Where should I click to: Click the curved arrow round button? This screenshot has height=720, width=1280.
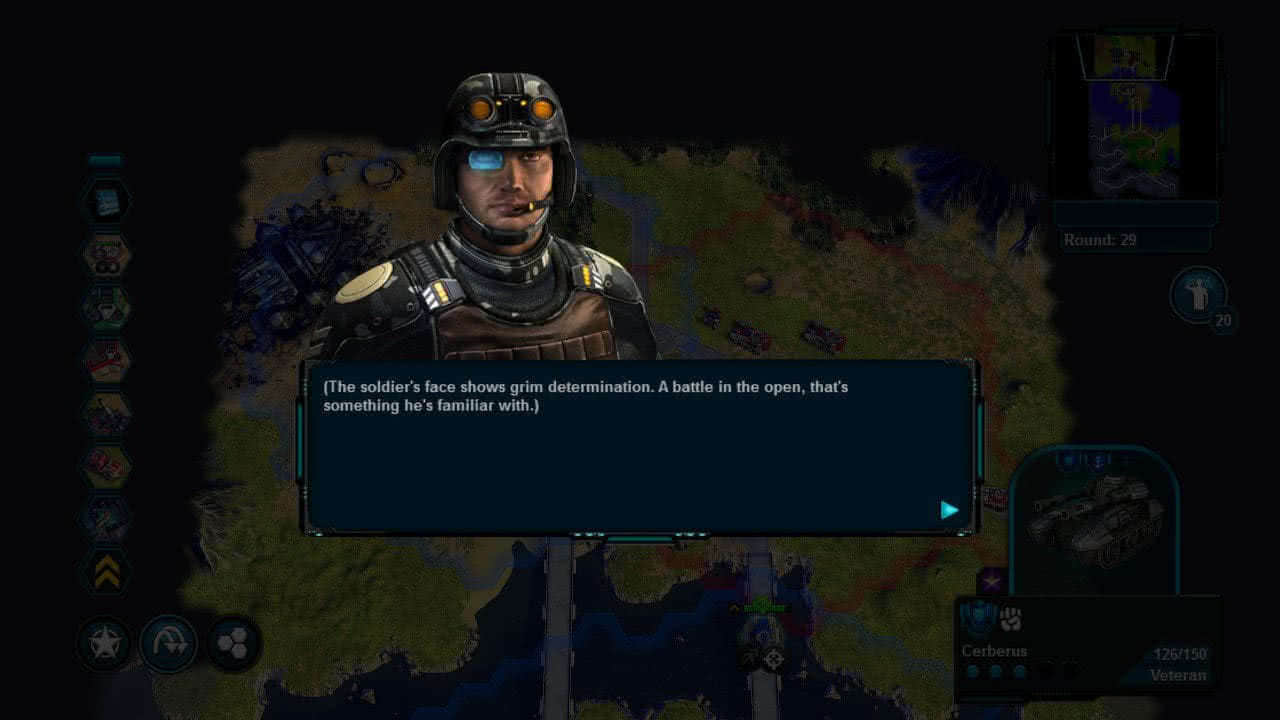[168, 643]
